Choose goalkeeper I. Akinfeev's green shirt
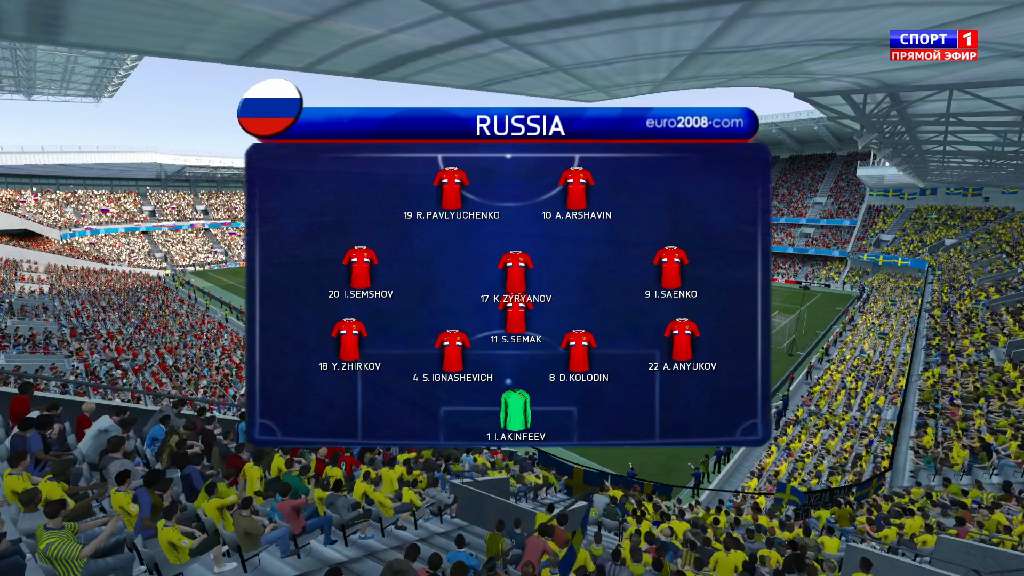The image size is (1024, 576). (516, 410)
